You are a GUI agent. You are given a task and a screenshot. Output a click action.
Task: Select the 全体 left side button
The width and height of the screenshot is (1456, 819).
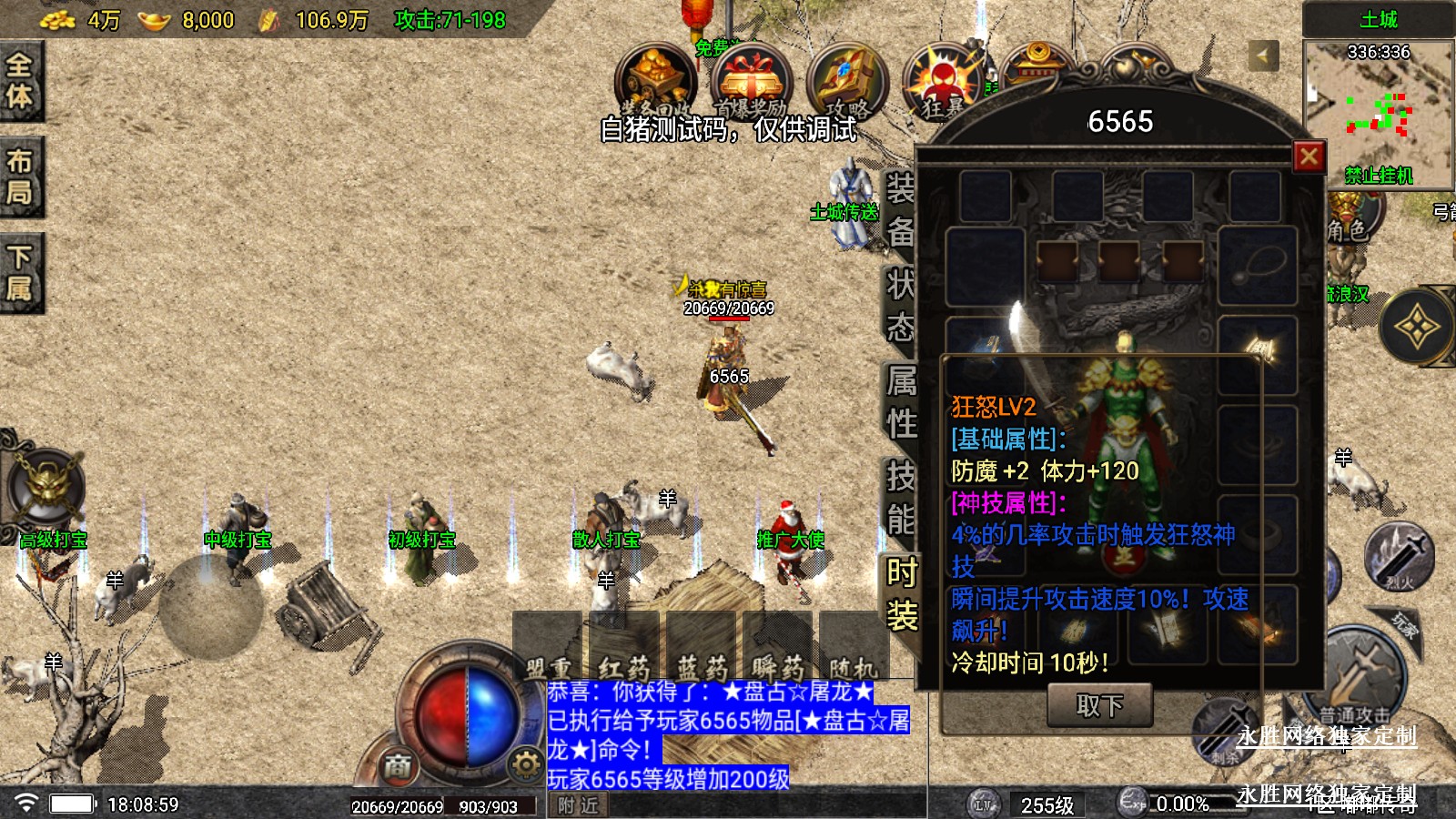(x=20, y=80)
